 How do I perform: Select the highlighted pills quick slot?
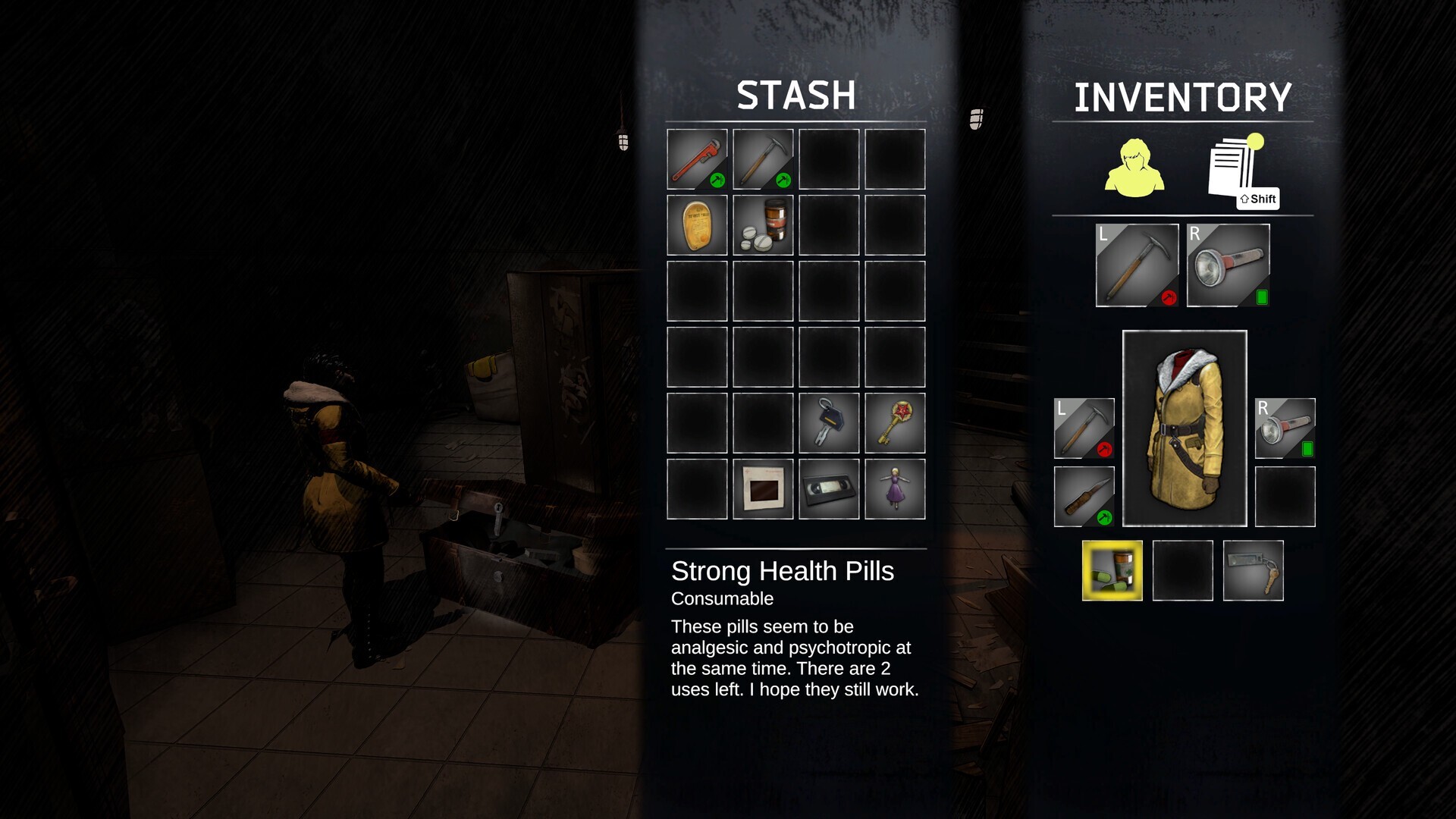coord(1112,570)
